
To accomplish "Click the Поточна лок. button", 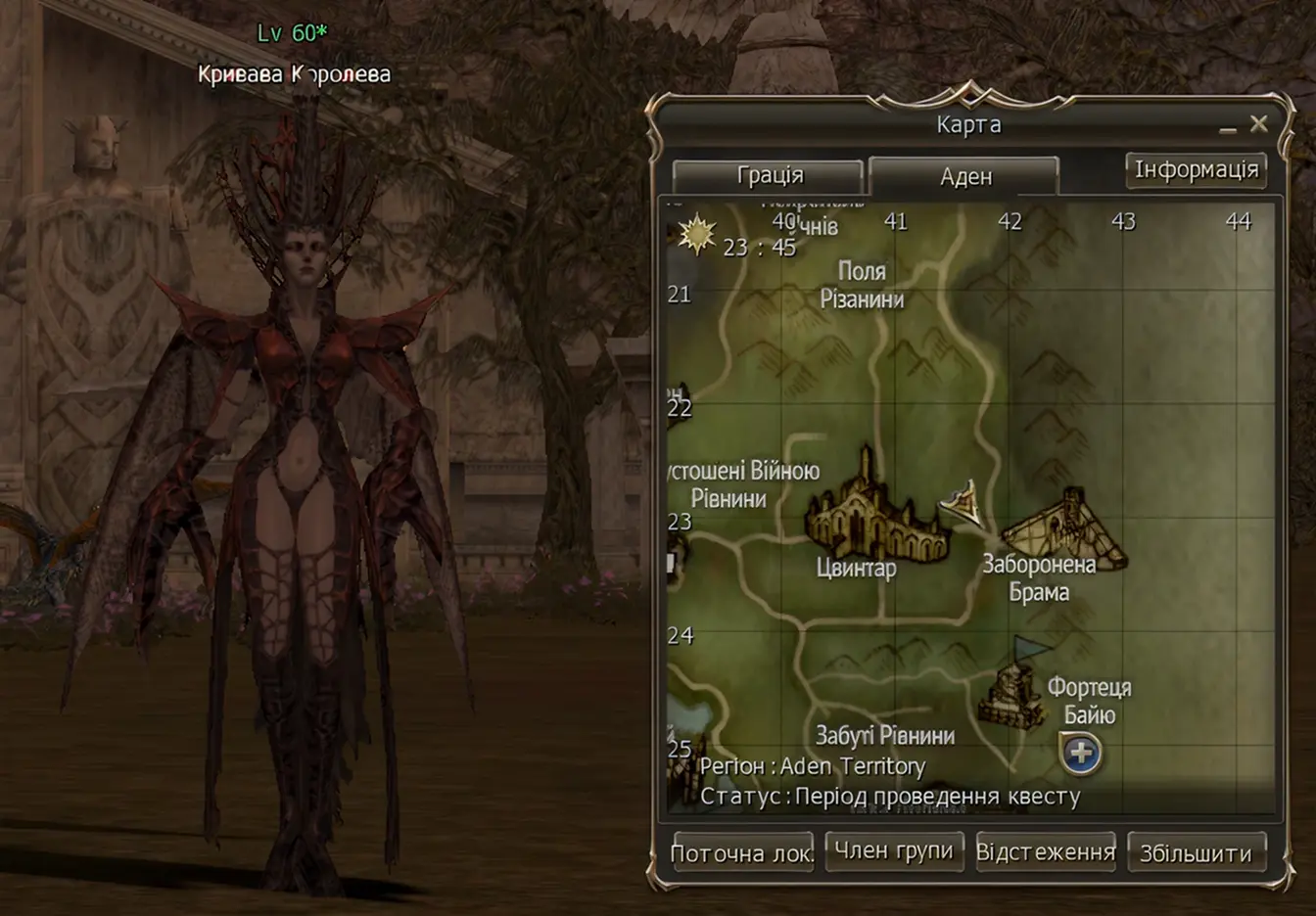I will [742, 851].
